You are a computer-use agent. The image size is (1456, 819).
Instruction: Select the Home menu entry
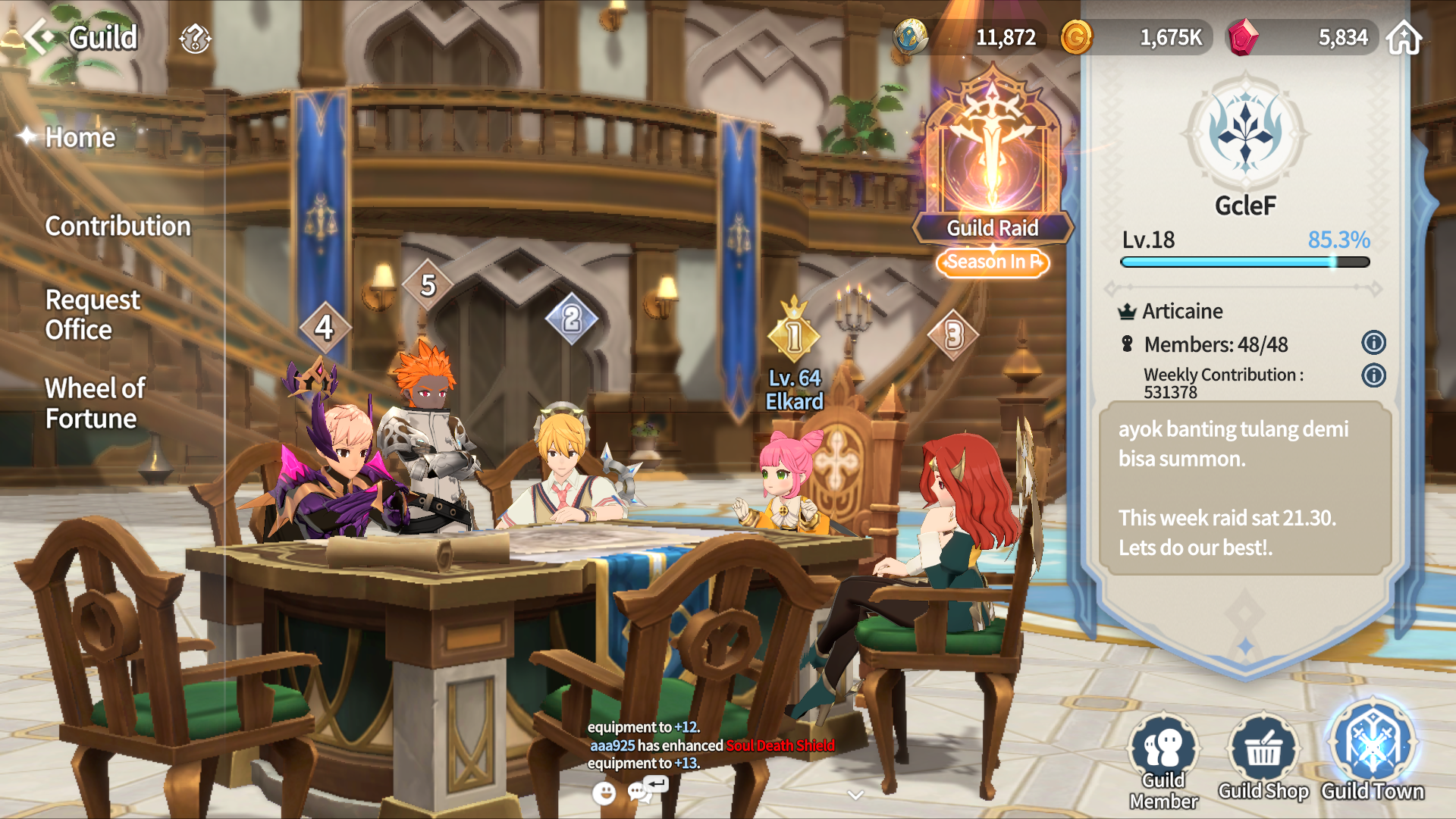(80, 137)
